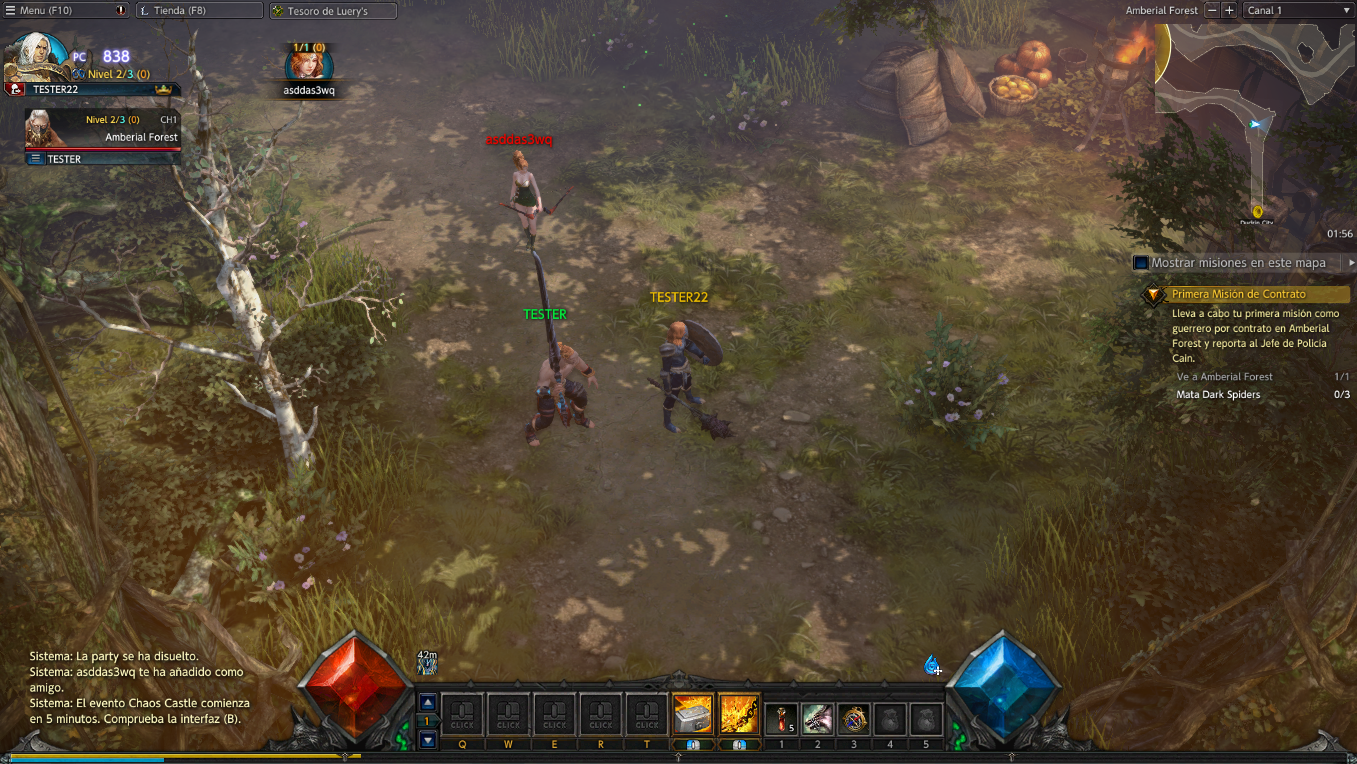Open the Tienda shop button
Screen dimensions: 1357x764
tap(198, 11)
